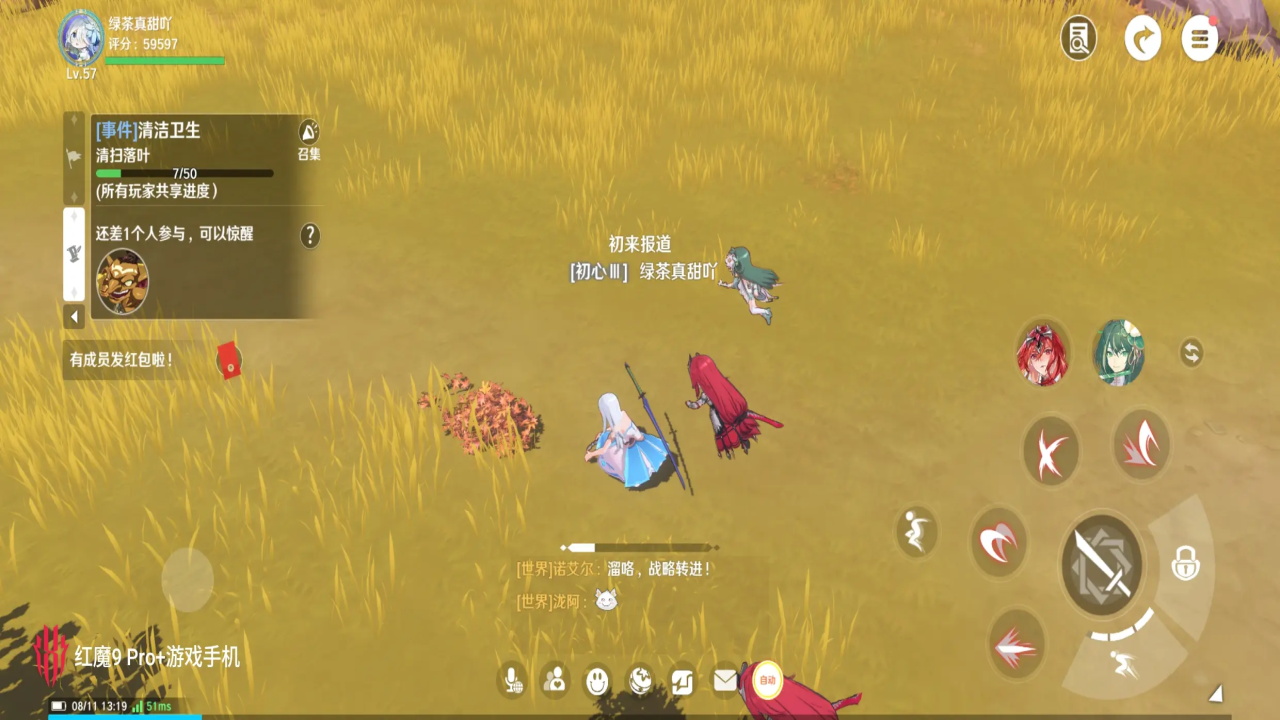Open the question mark help for the event

click(311, 235)
